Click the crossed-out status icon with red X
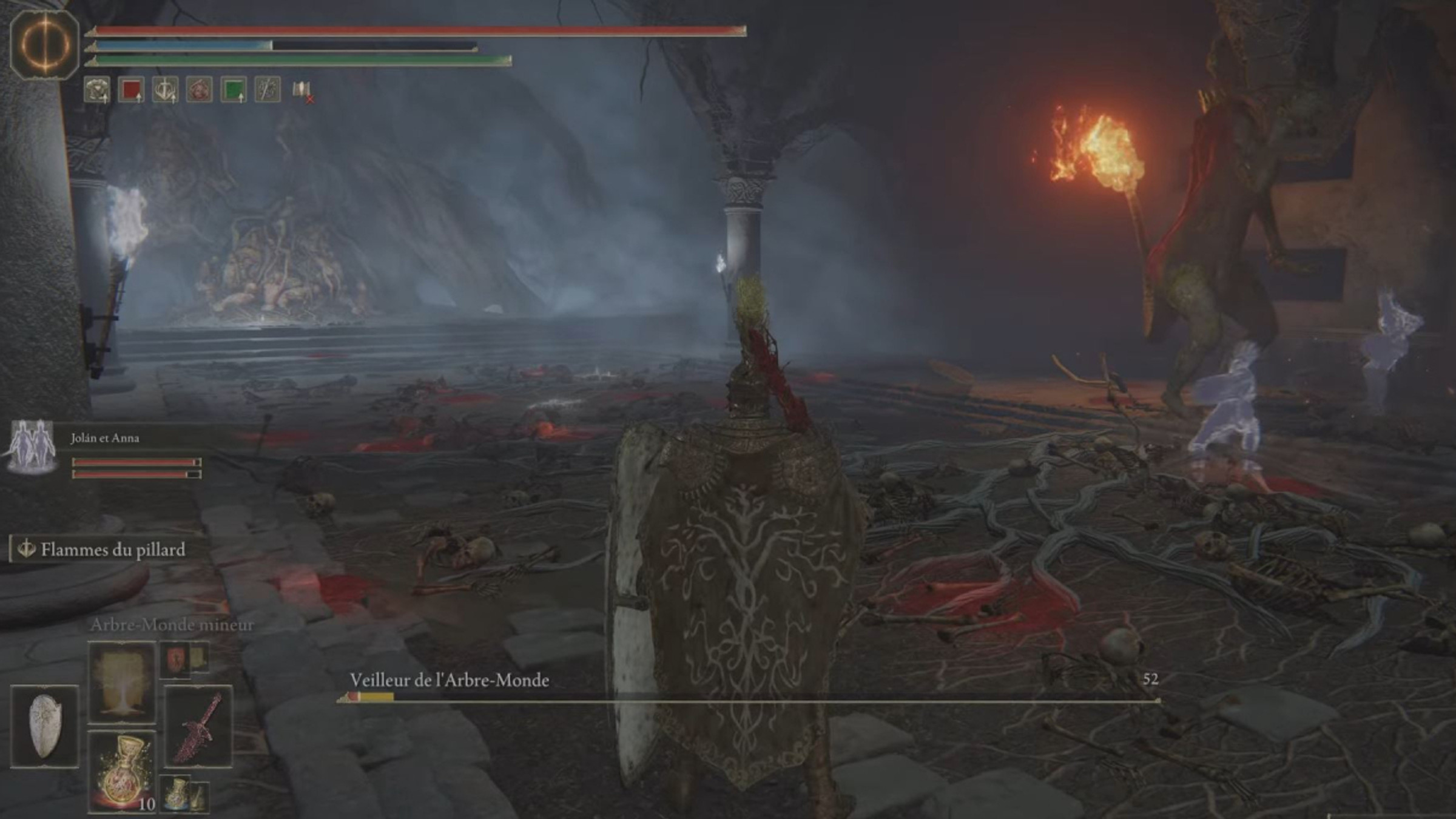The width and height of the screenshot is (1456, 819). point(302,91)
